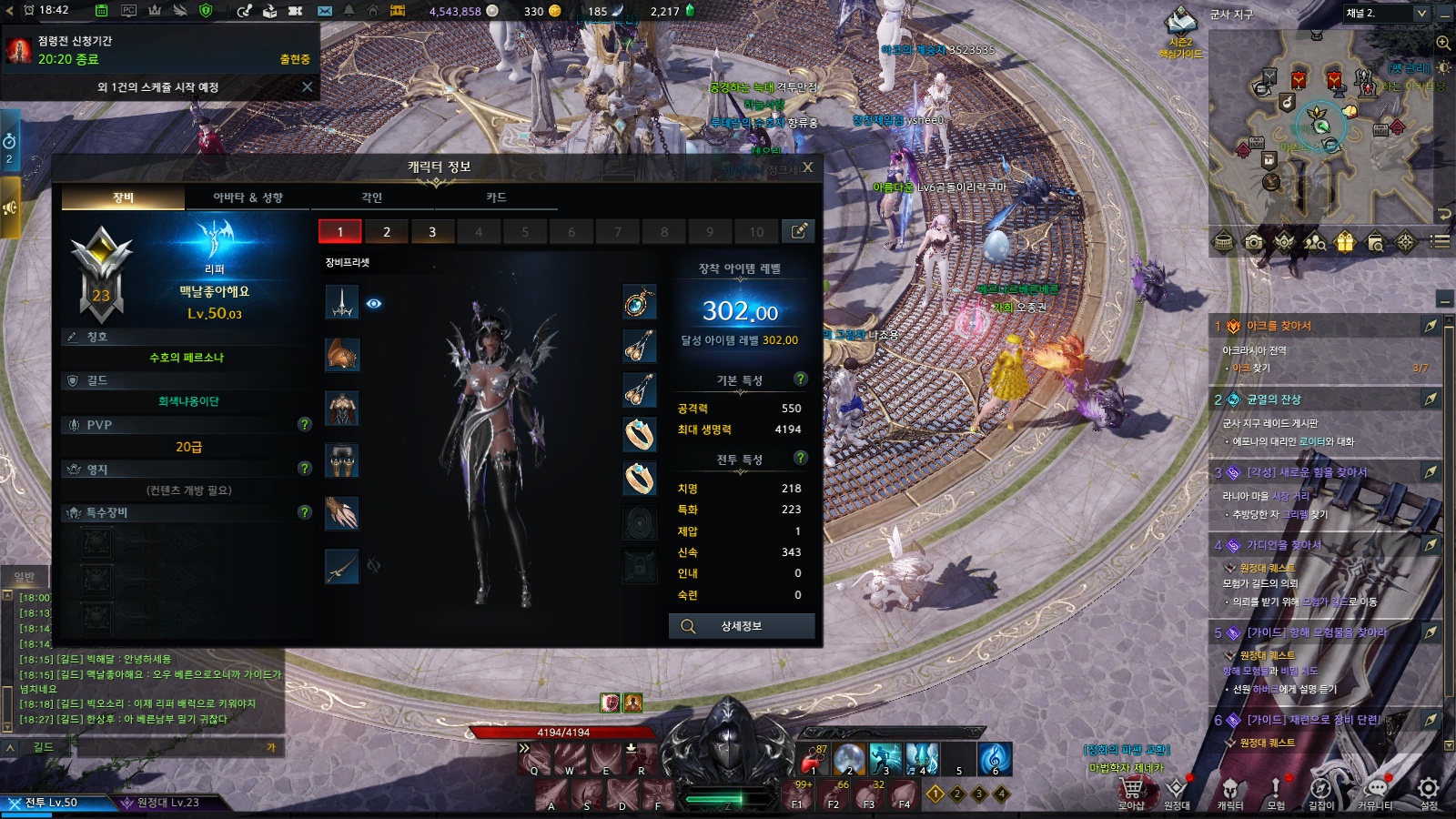The height and width of the screenshot is (819, 1456).
Task: Switch to the 카드 tab
Action: tap(496, 197)
